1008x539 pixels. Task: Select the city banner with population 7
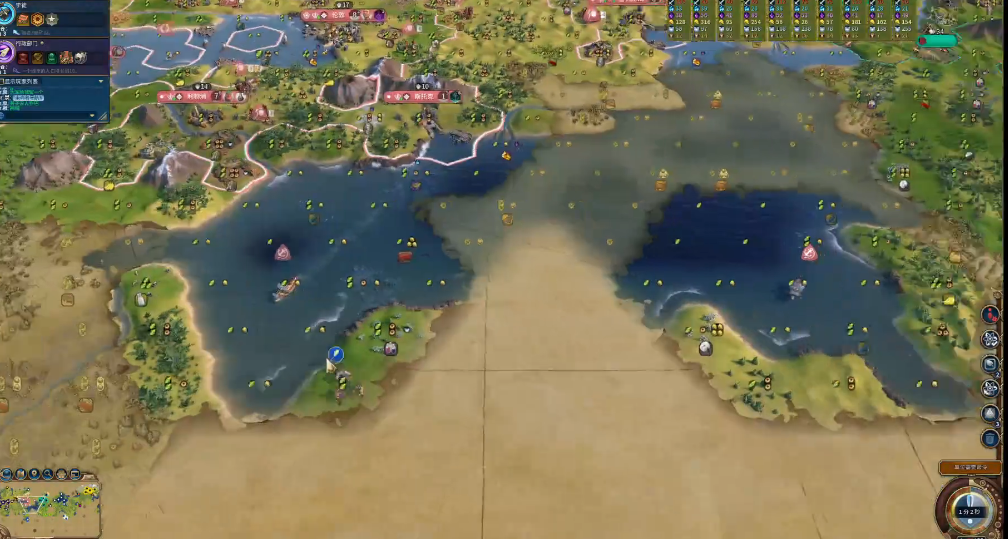click(200, 97)
